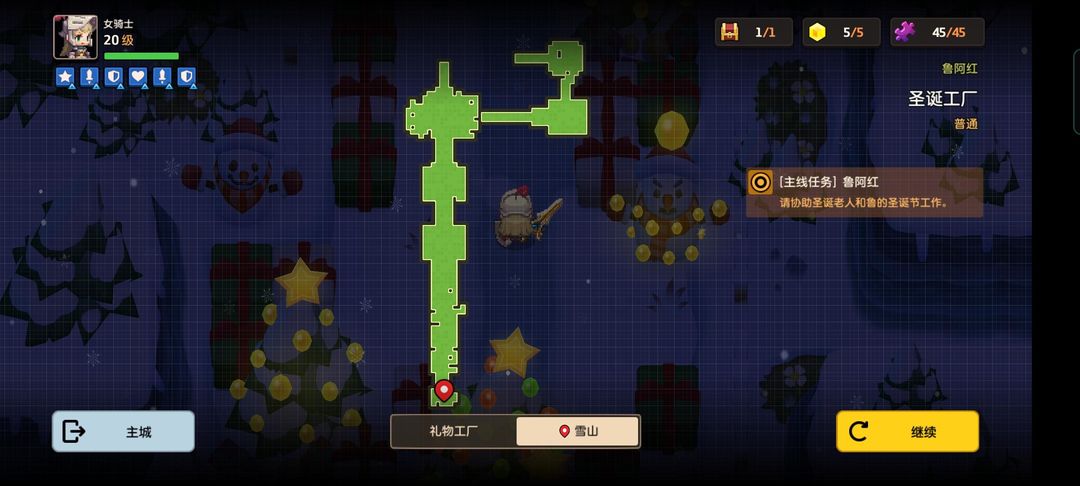Viewport: 1080px width, 486px height.
Task: Select the 雪山 map tab
Action: coord(578,431)
